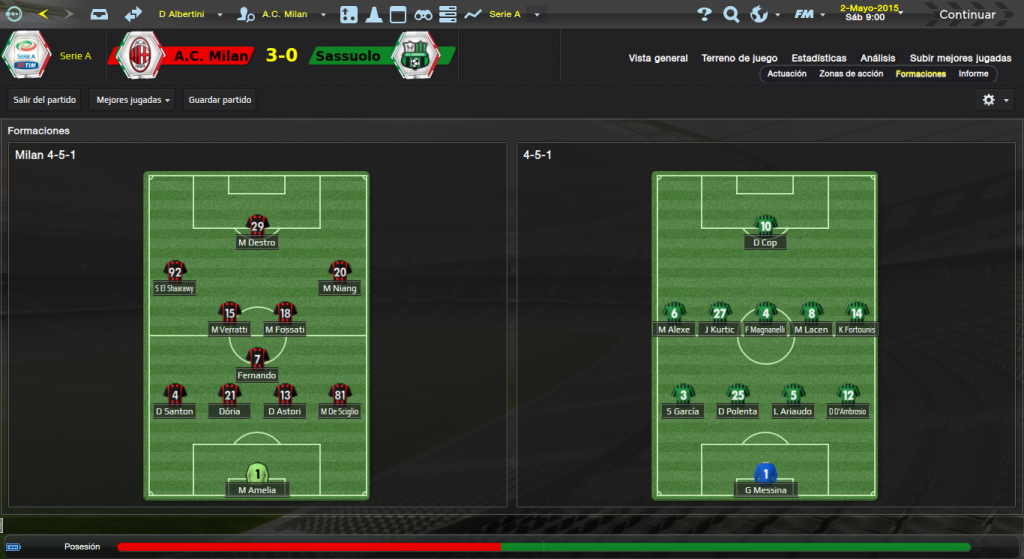This screenshot has width=1024, height=559.
Task: Click the help question mark icon
Action: tap(704, 15)
